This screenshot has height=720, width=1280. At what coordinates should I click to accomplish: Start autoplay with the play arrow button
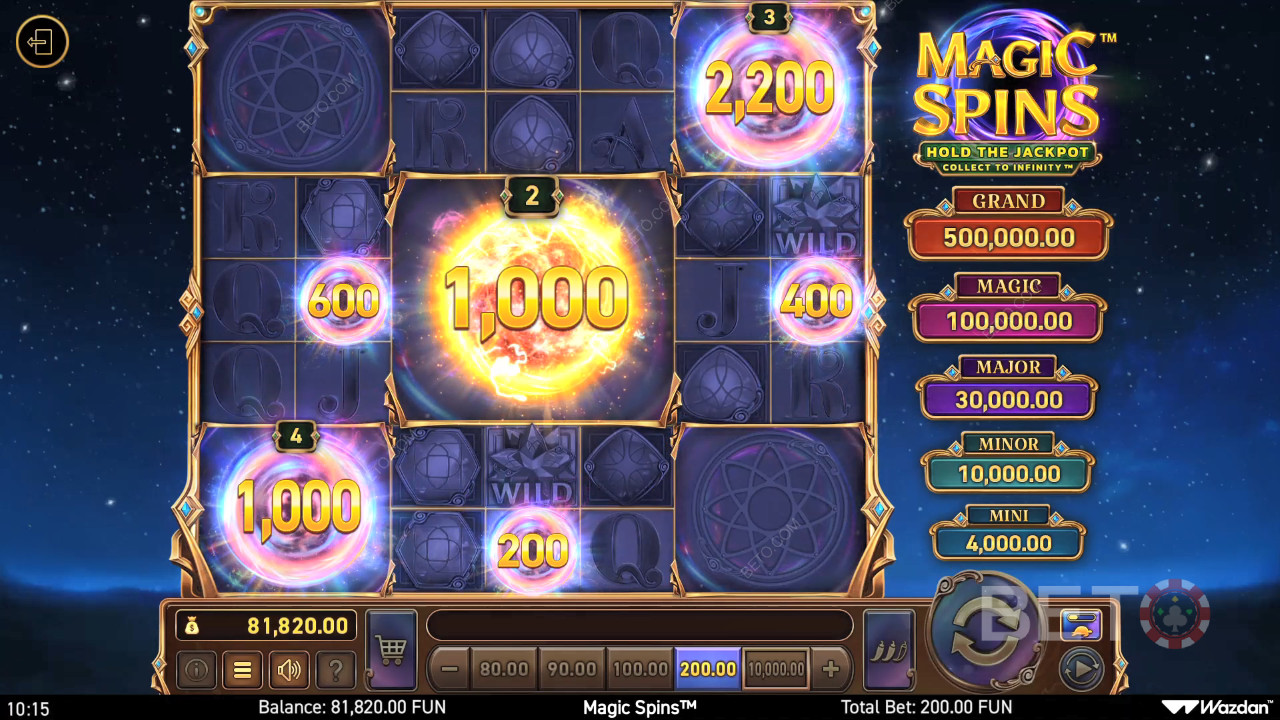(1081, 669)
